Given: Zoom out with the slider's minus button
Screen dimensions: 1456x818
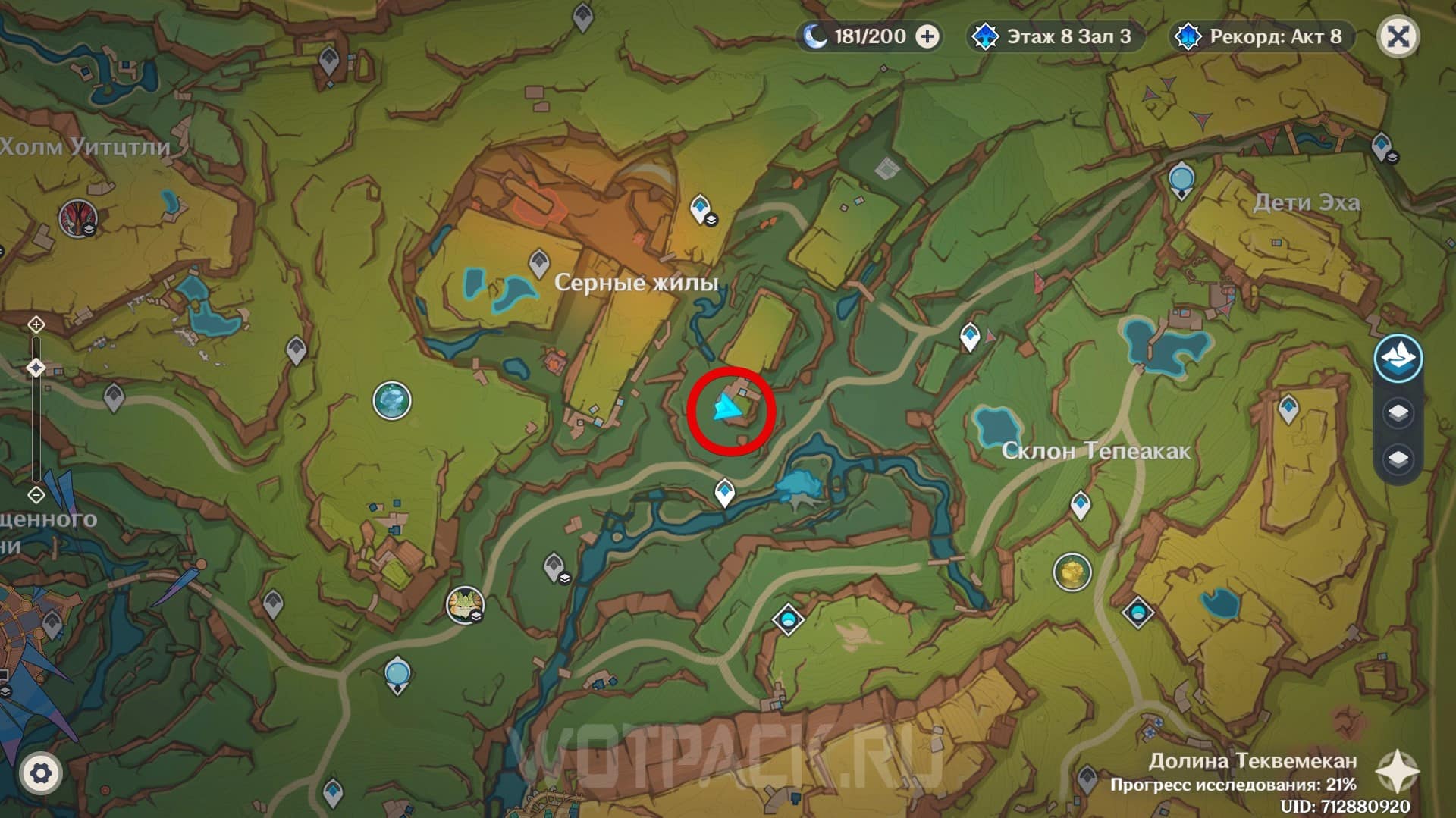Looking at the screenshot, I should coord(36,495).
